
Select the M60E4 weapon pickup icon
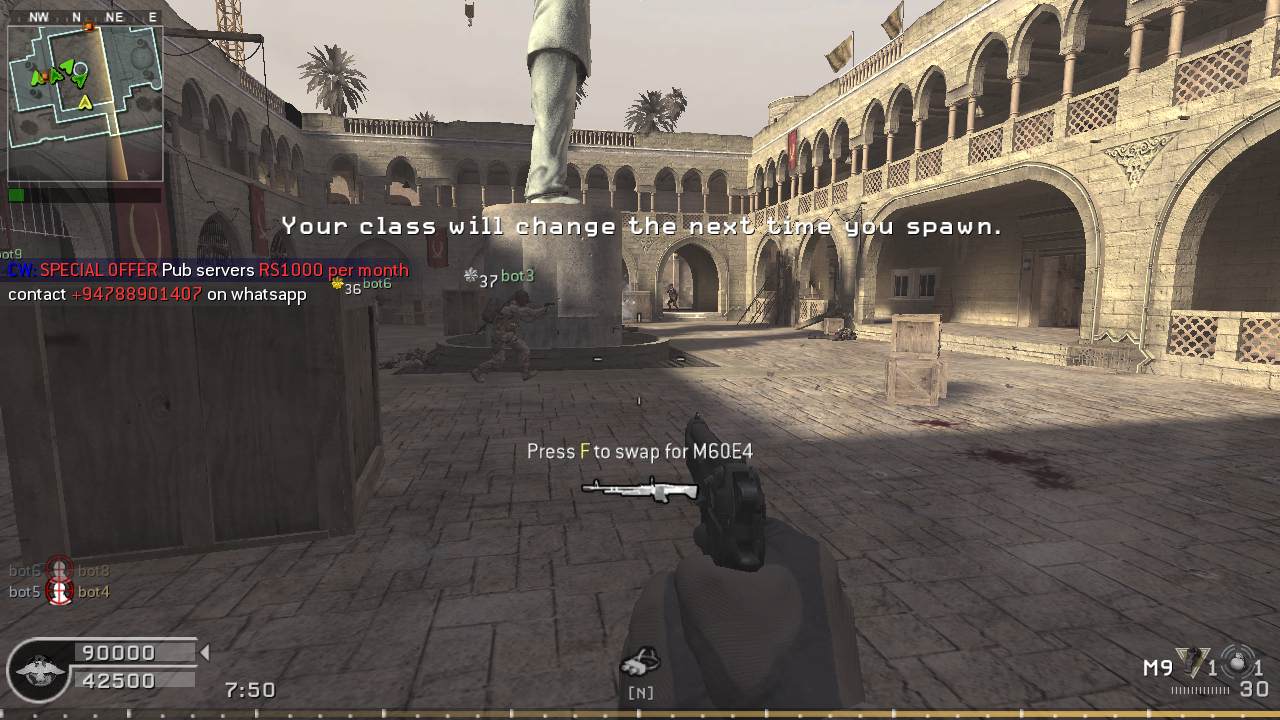[640, 490]
